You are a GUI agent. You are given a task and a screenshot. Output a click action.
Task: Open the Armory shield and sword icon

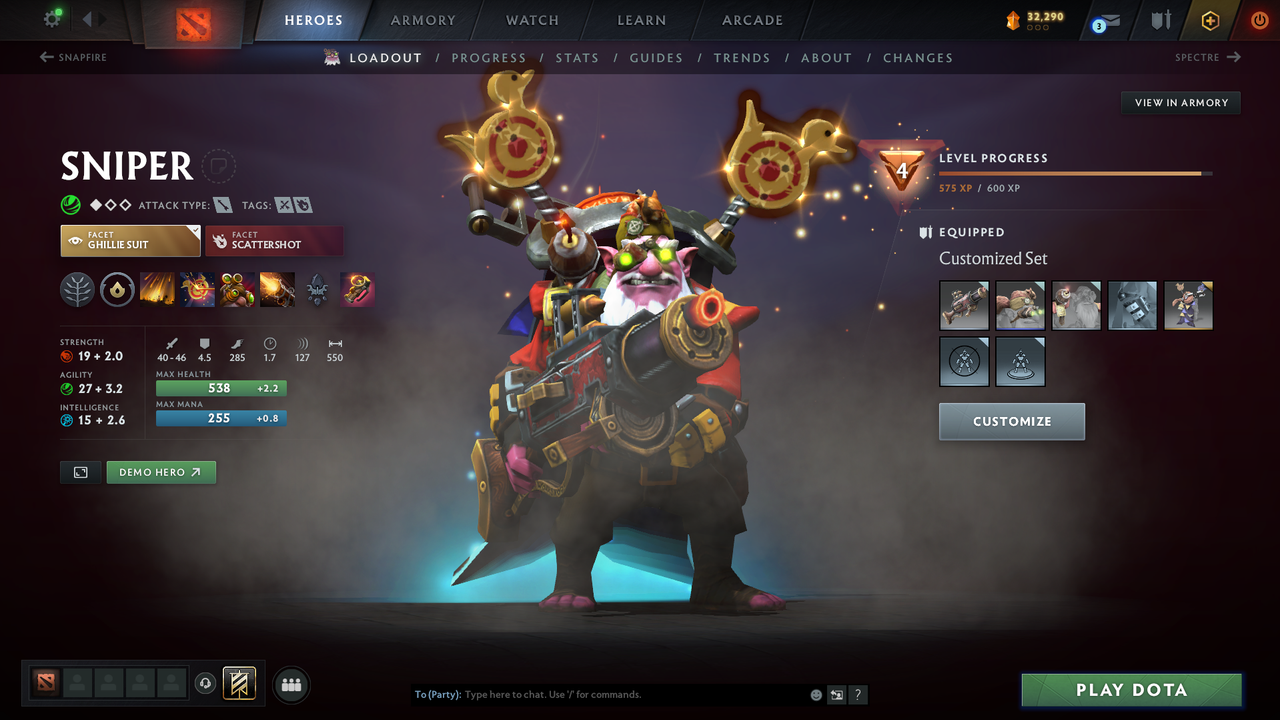1160,19
